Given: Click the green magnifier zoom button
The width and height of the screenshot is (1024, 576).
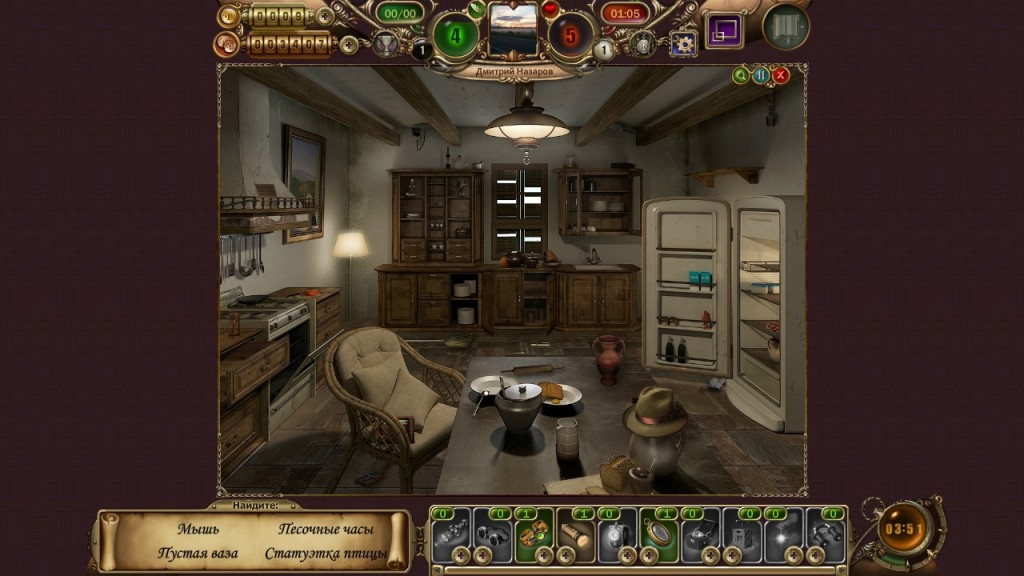Looking at the screenshot, I should pyautogui.click(x=741, y=75).
